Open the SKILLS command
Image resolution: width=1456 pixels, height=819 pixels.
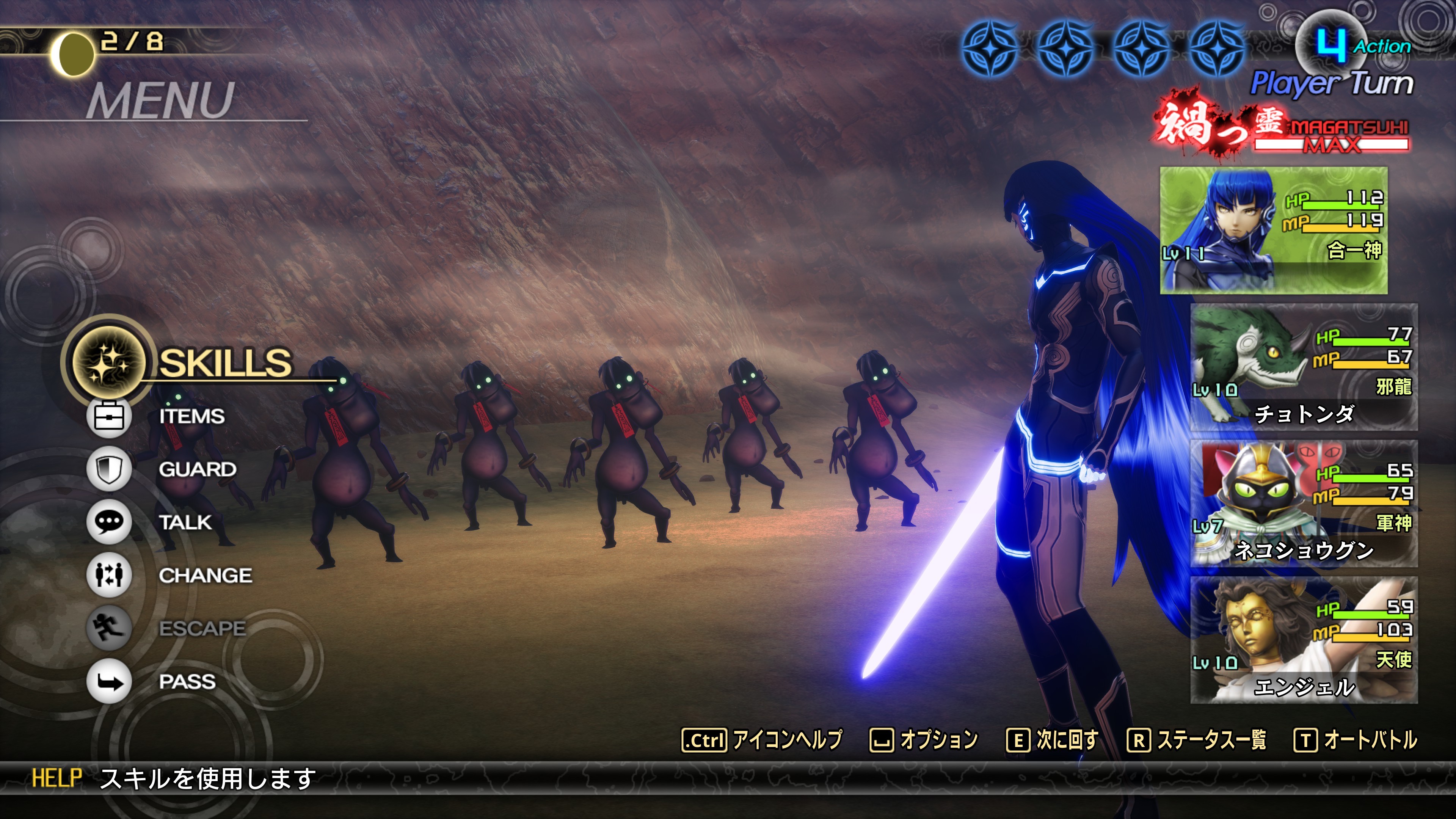pyautogui.click(x=225, y=362)
